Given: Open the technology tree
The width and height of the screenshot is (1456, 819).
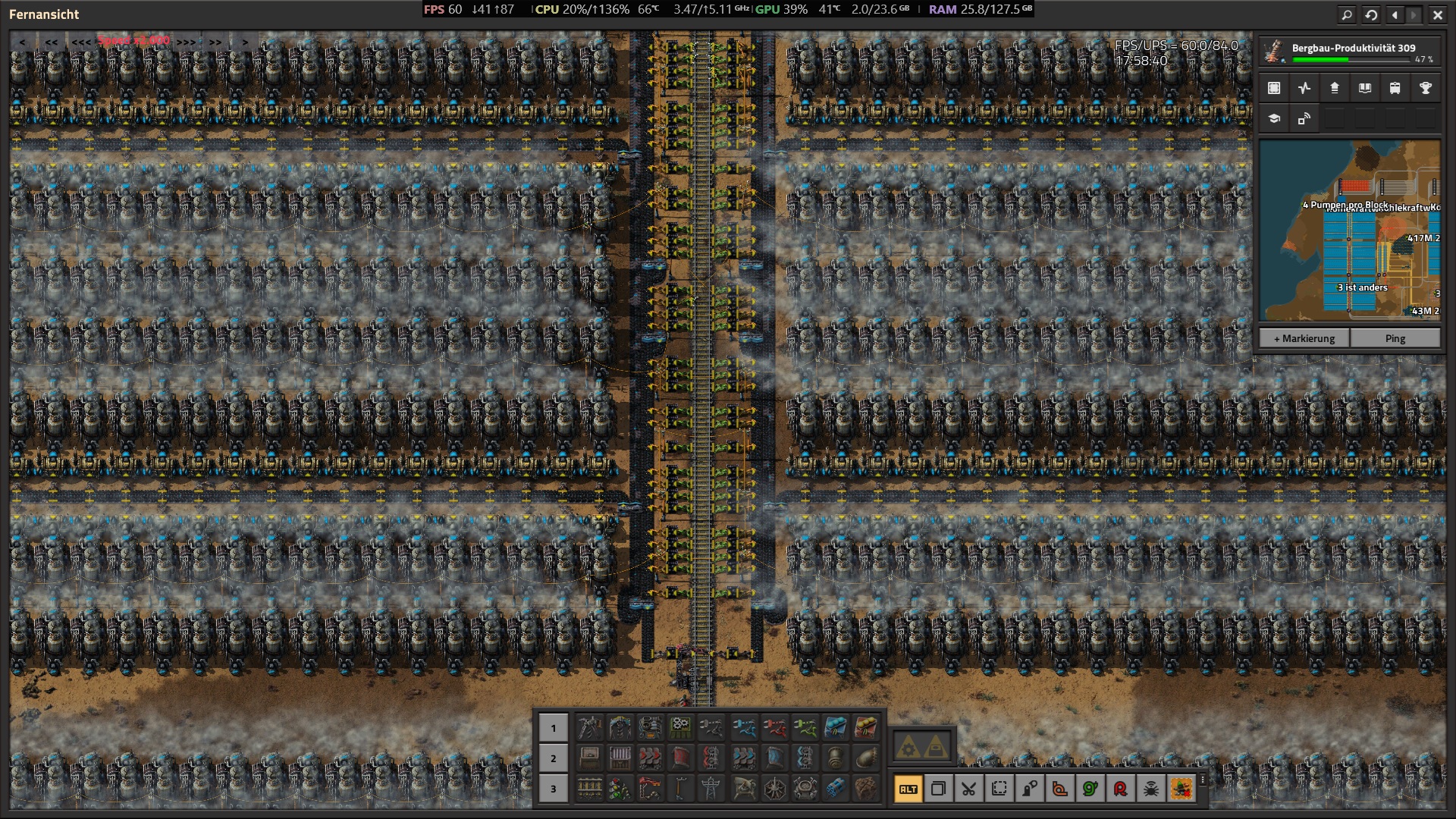Looking at the screenshot, I should 1274,118.
